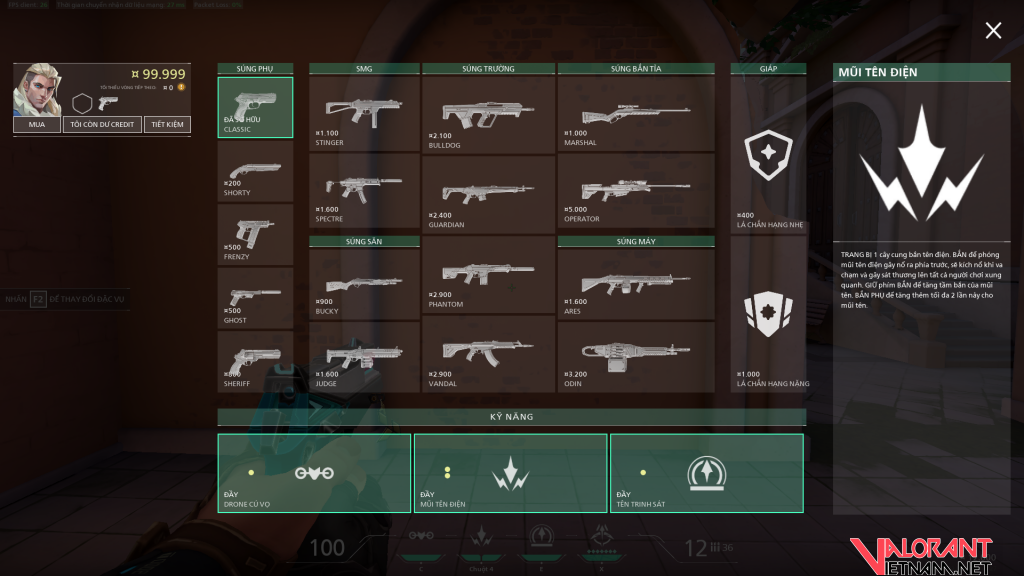
Task: Choose the Tên Trinh Sát ability
Action: click(x=707, y=473)
